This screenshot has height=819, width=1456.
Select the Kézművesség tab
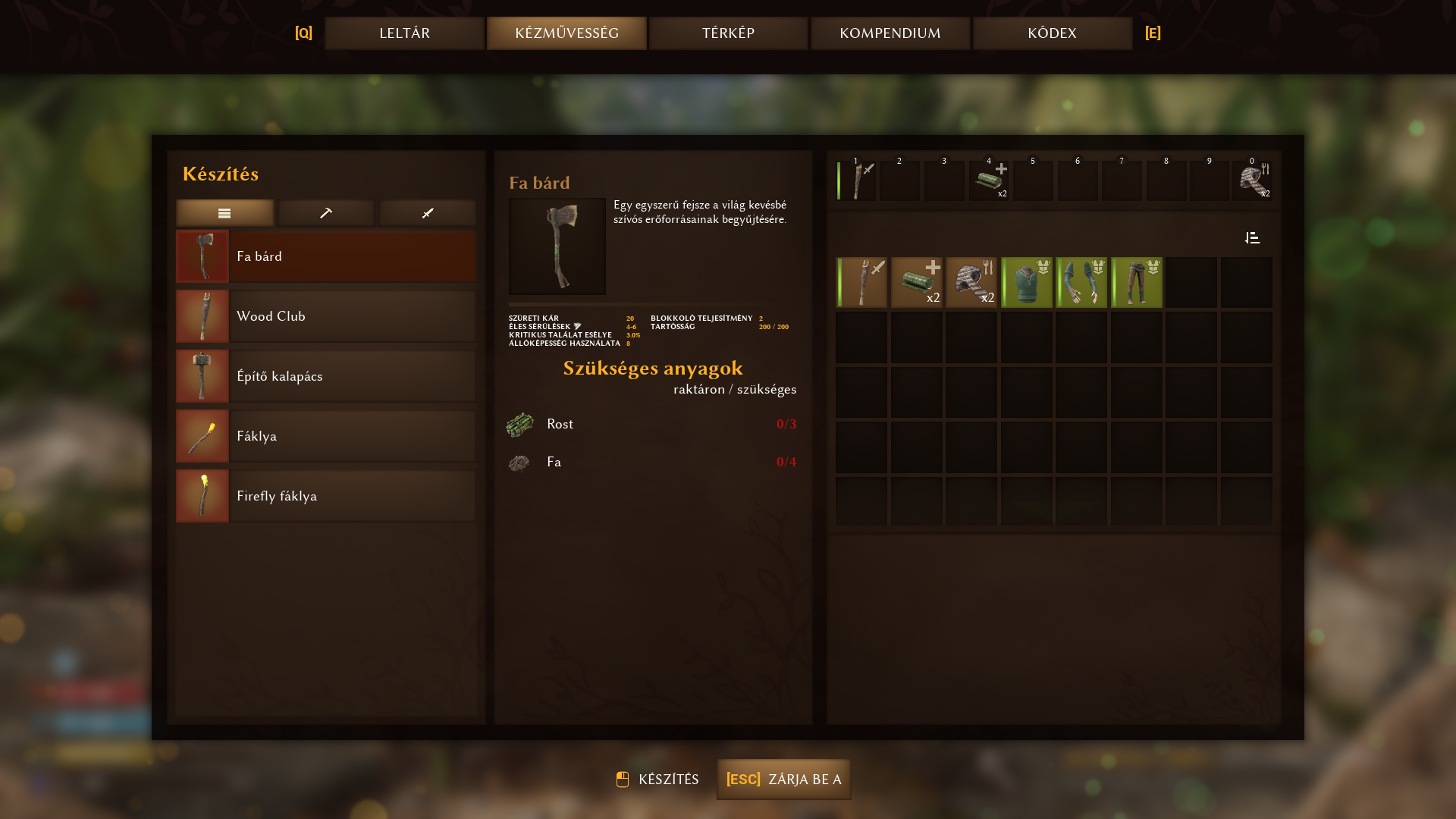point(566,33)
